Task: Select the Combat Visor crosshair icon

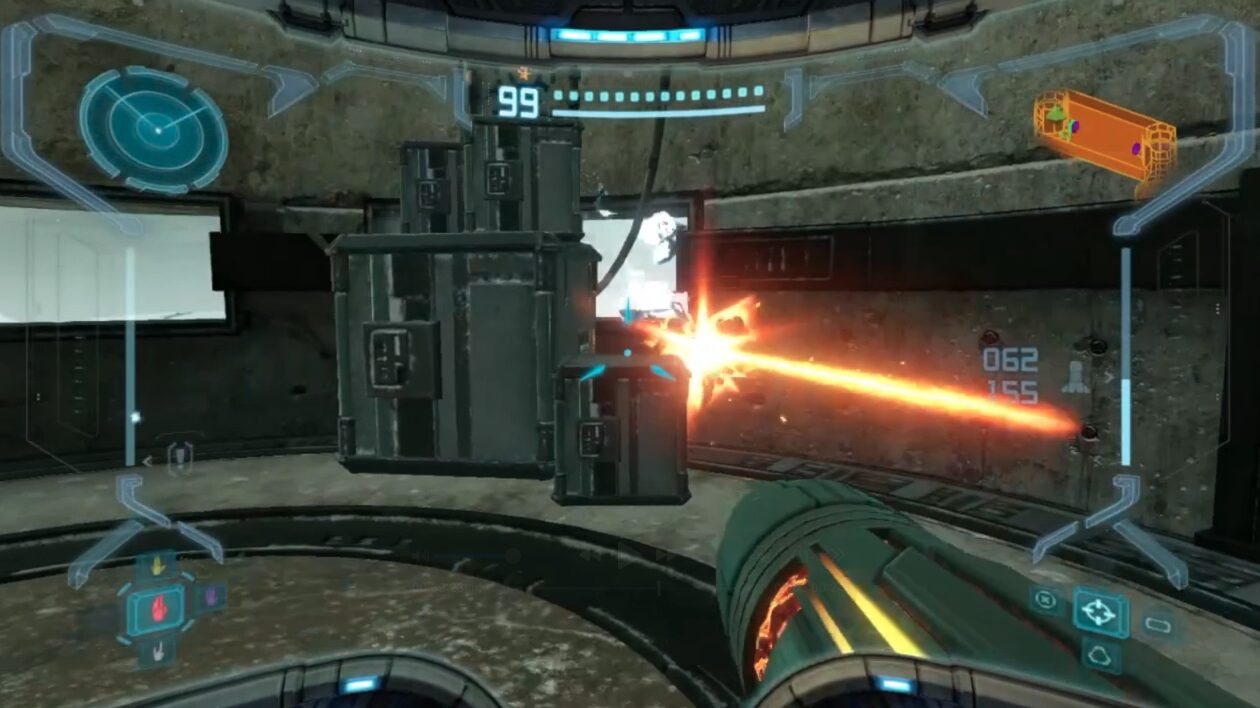Action: point(1100,612)
